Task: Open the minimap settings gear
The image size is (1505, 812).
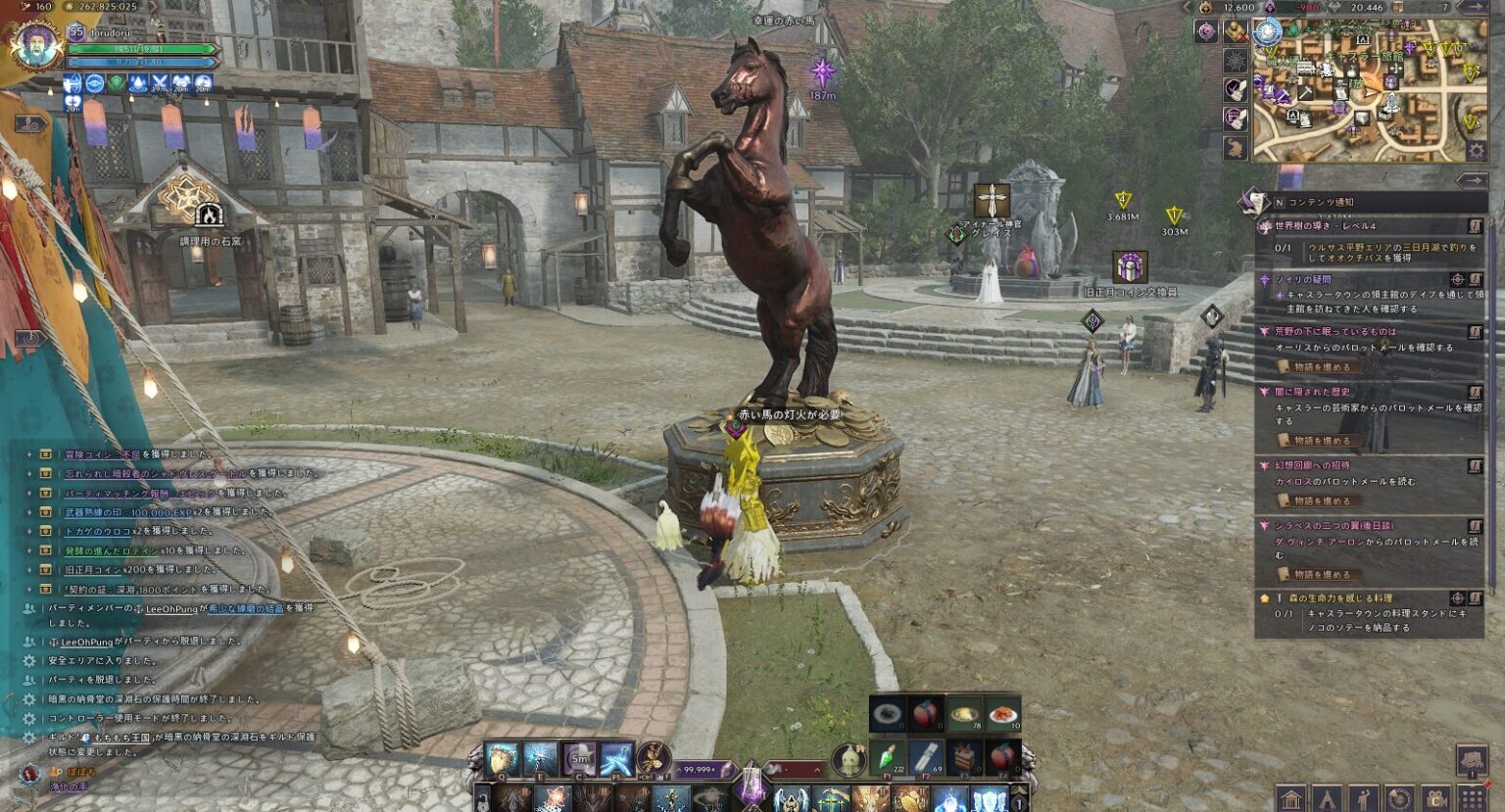Action: point(1476,151)
